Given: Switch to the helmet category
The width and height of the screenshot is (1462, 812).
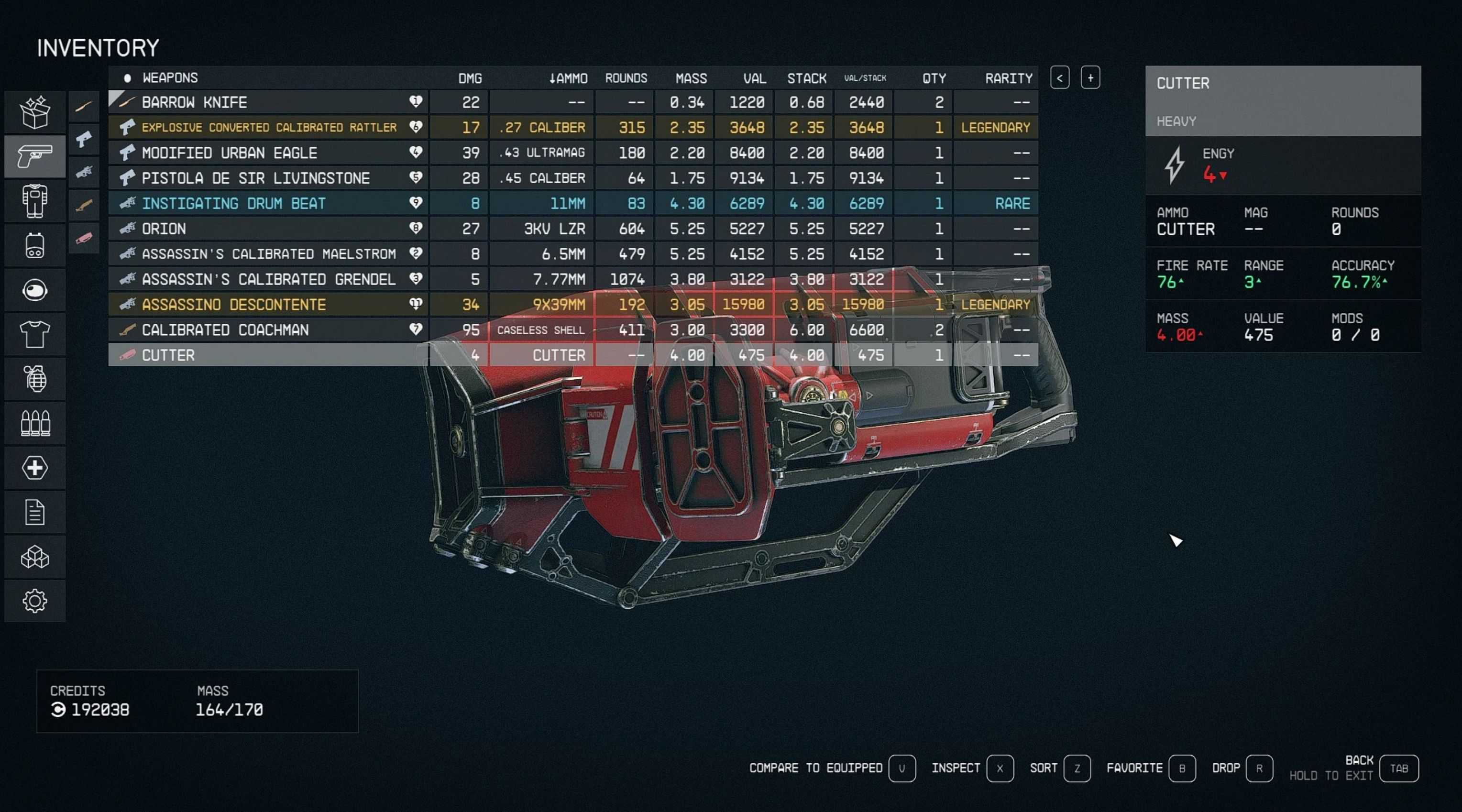Looking at the screenshot, I should (34, 290).
